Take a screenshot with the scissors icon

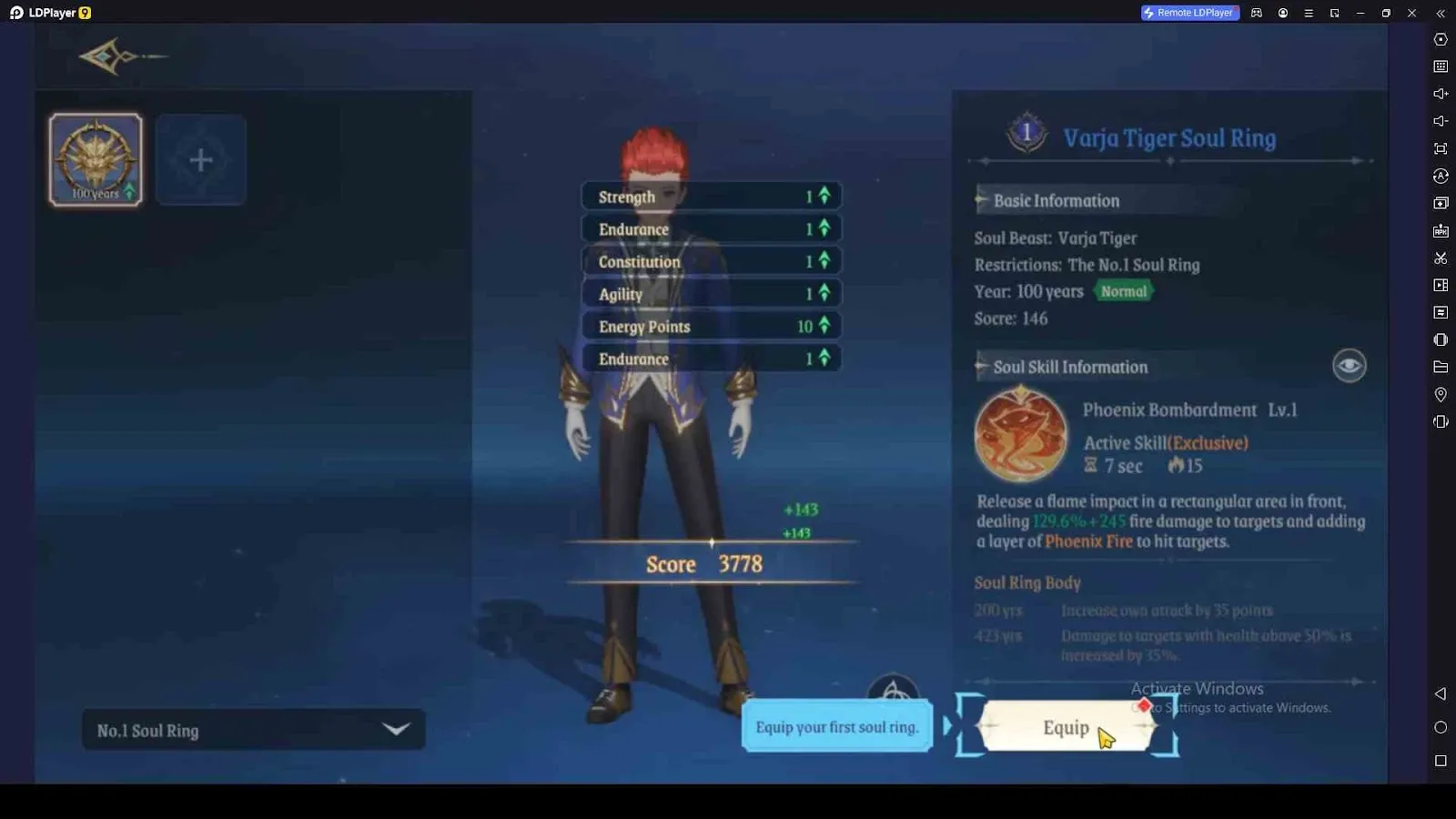[1441, 258]
